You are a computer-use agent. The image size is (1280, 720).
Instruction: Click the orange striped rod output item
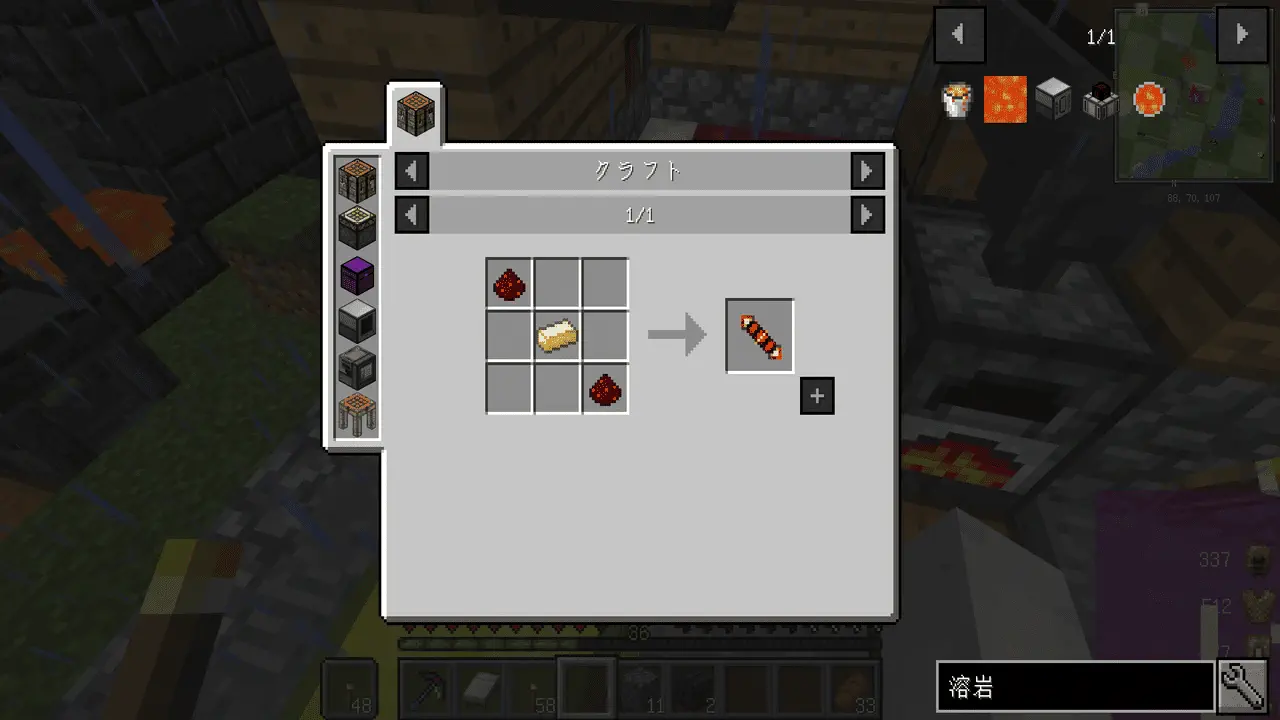pos(760,336)
